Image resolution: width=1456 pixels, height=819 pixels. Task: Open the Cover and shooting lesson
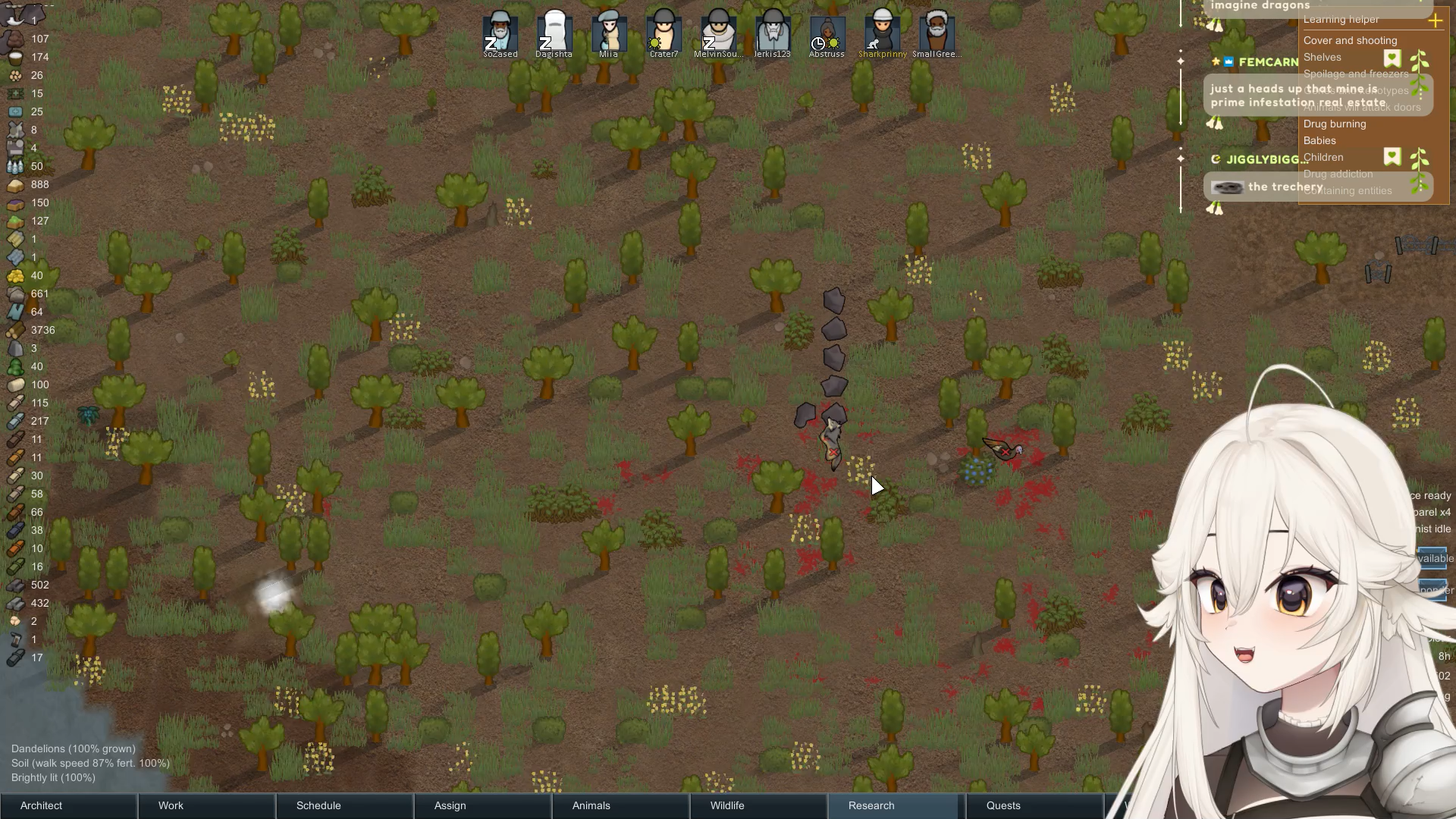tap(1350, 41)
